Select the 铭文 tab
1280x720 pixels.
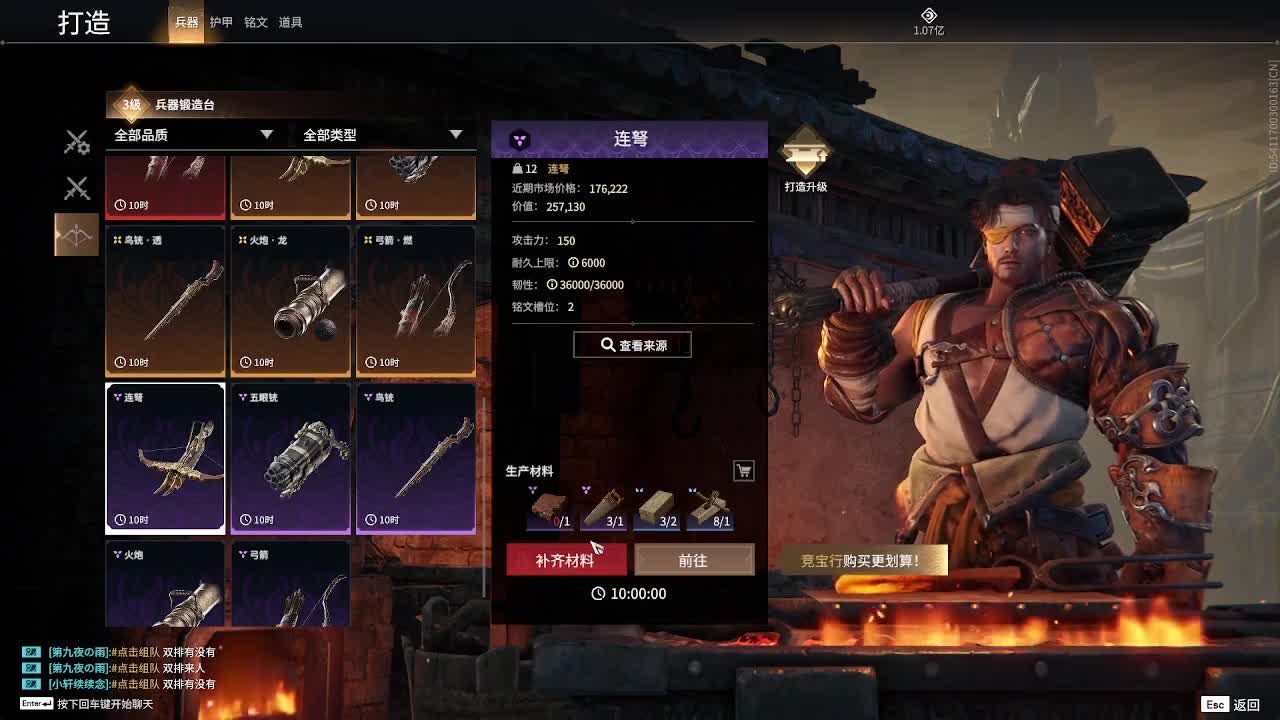point(256,22)
